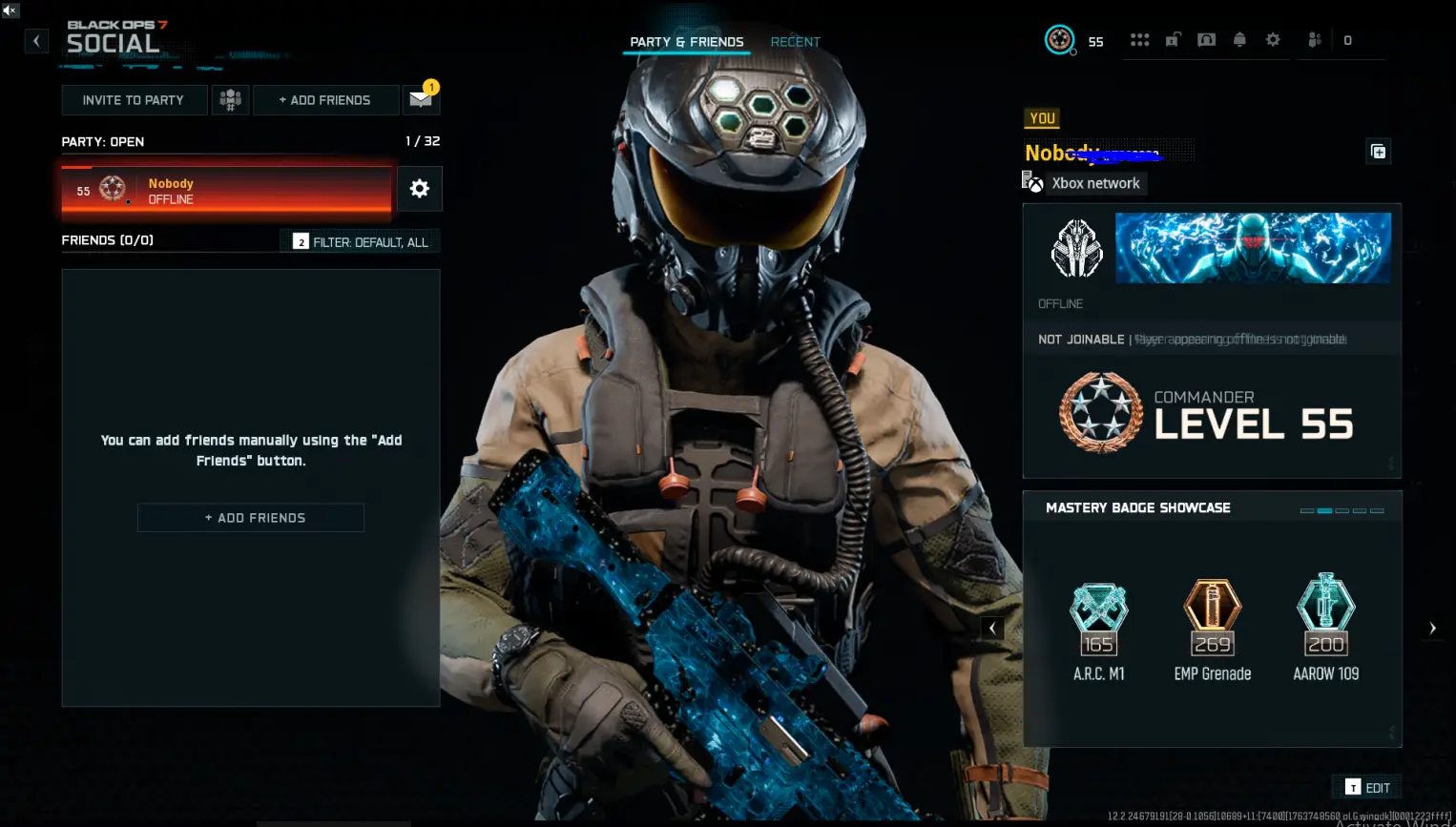Open the FILTER: DEFAULT, ALL dropdown

(x=360, y=240)
